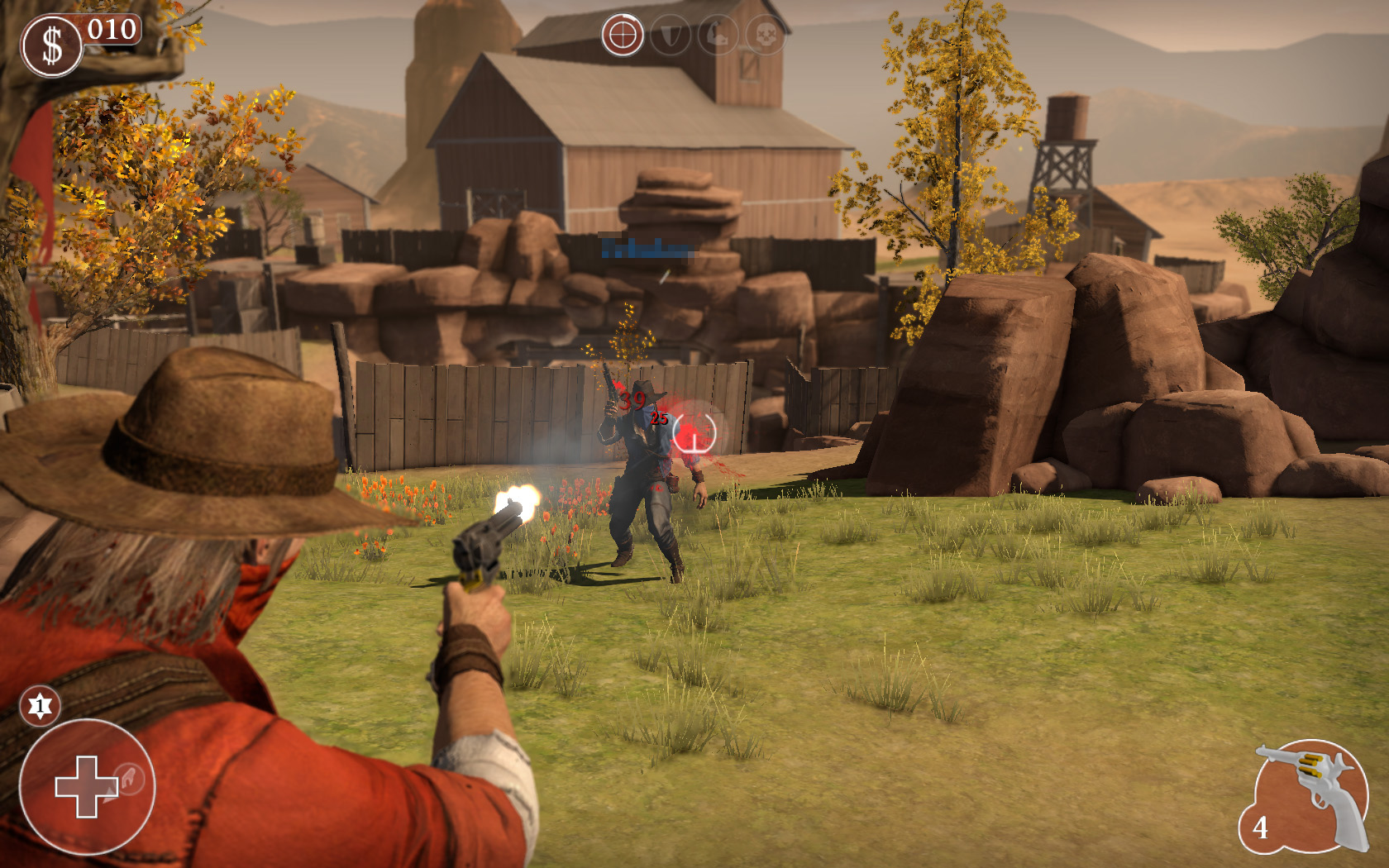1389x868 pixels.
Task: Tap the ammo counter showing 4
Action: [x=1260, y=827]
